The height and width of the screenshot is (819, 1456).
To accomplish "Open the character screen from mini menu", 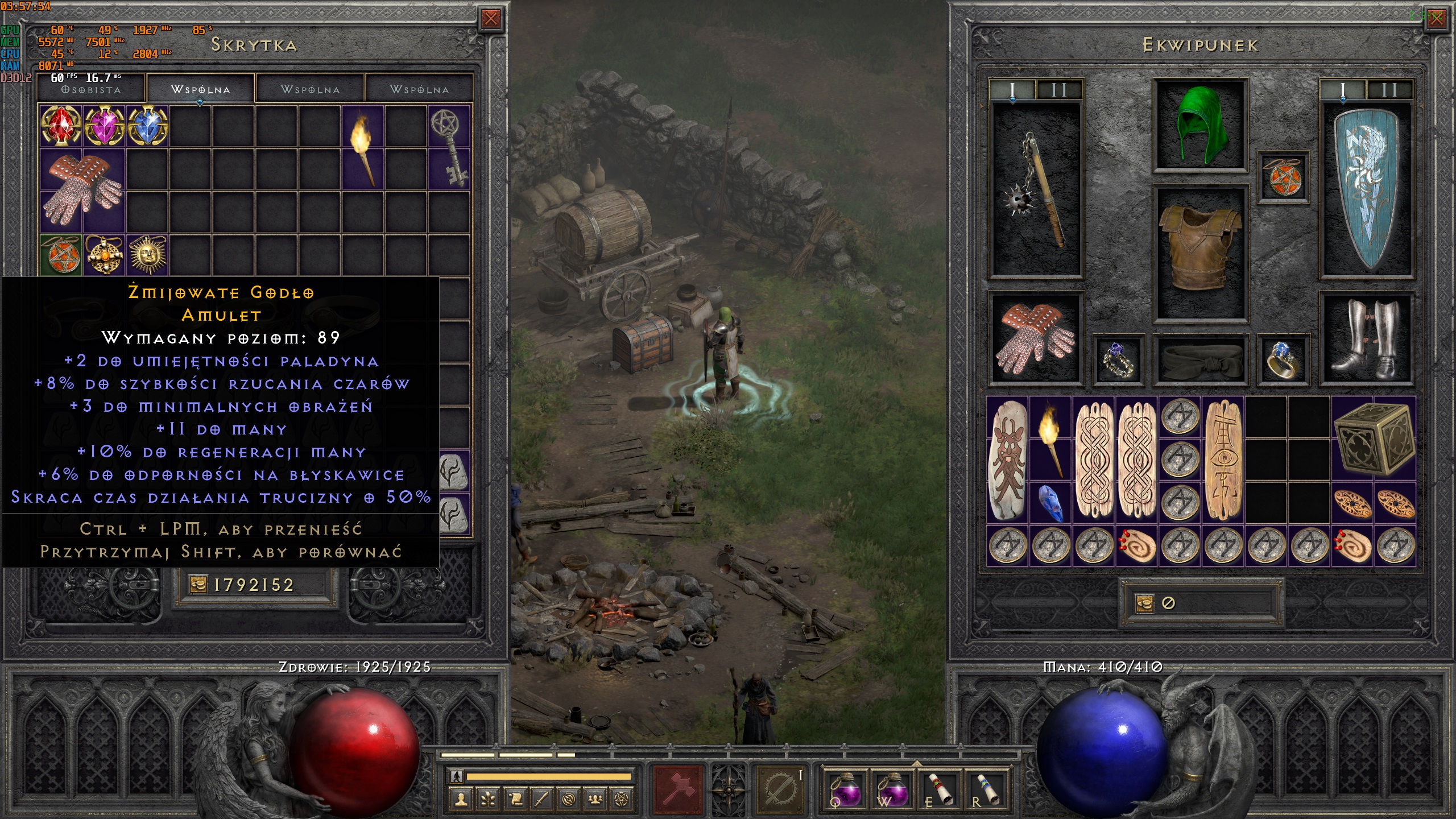I will 461,800.
